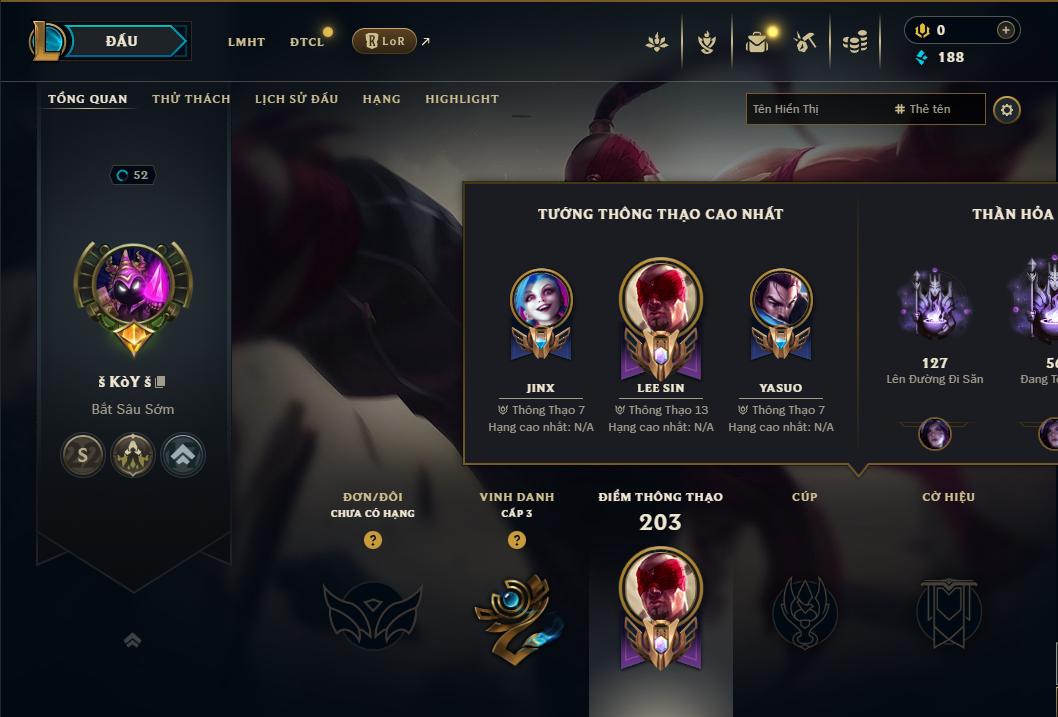
Task: Select the Yasuo mastery portrait
Action: click(x=780, y=300)
